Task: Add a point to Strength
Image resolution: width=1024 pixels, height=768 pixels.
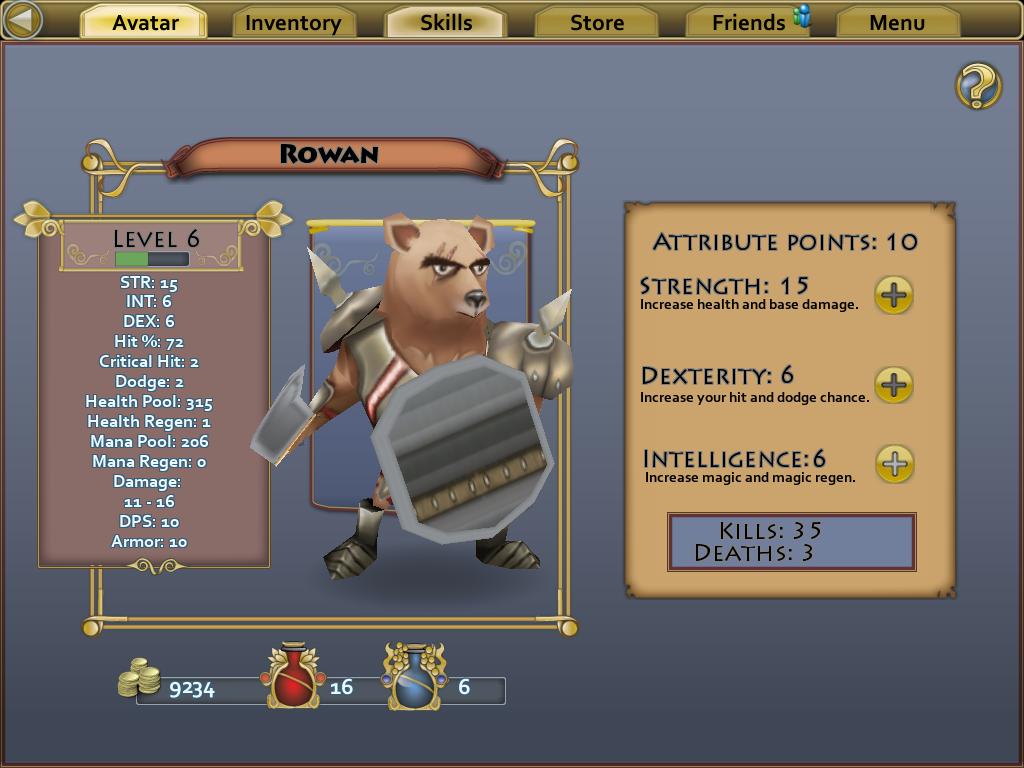Action: coord(894,295)
